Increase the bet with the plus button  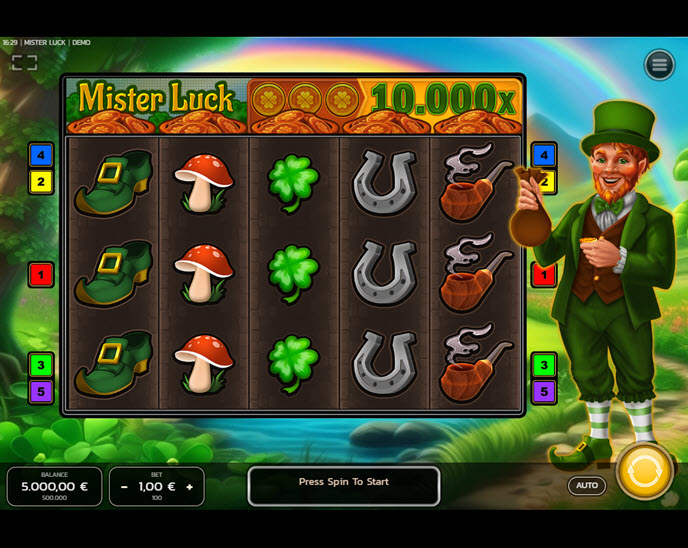(x=189, y=487)
